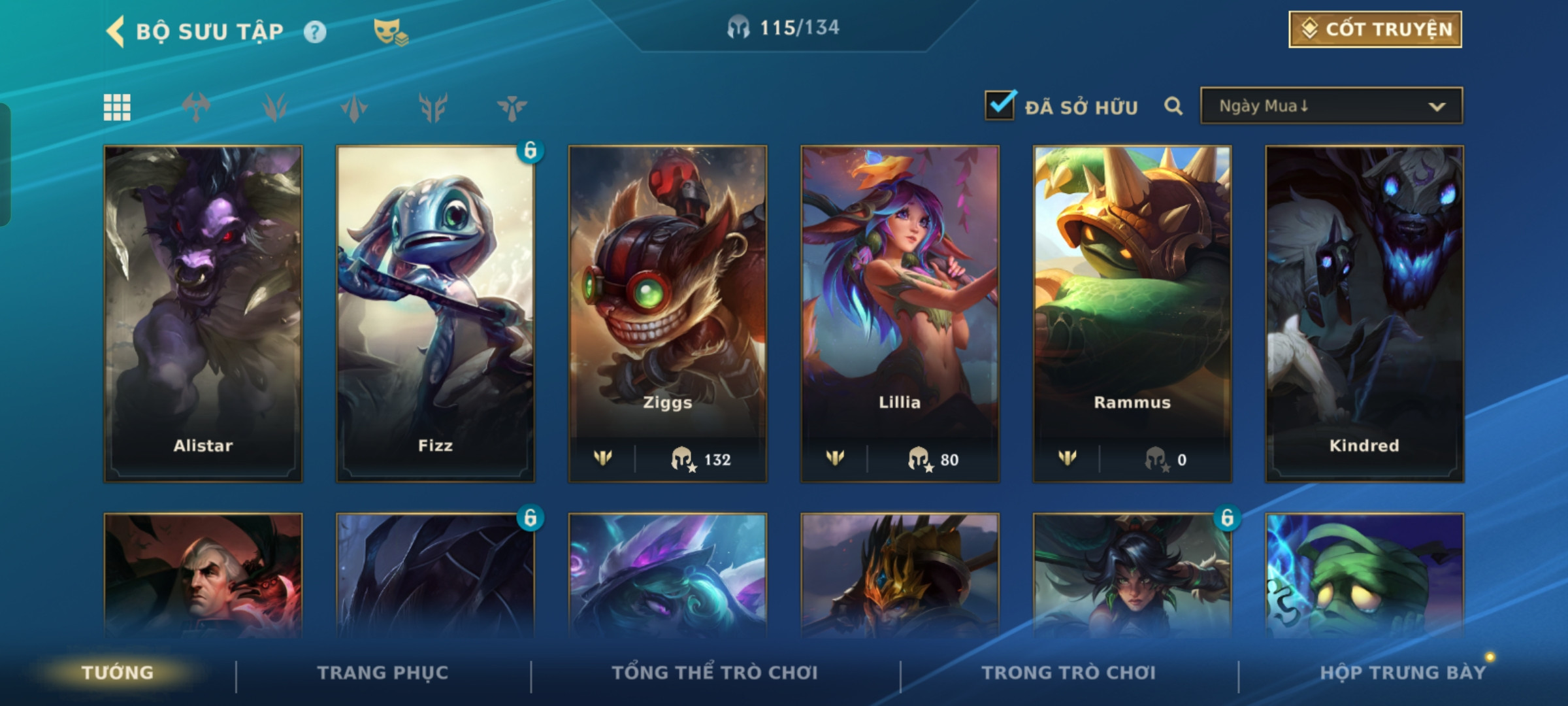Viewport: 1568px width, 706px height.
Task: Select the Tướng tab
Action: 118,673
